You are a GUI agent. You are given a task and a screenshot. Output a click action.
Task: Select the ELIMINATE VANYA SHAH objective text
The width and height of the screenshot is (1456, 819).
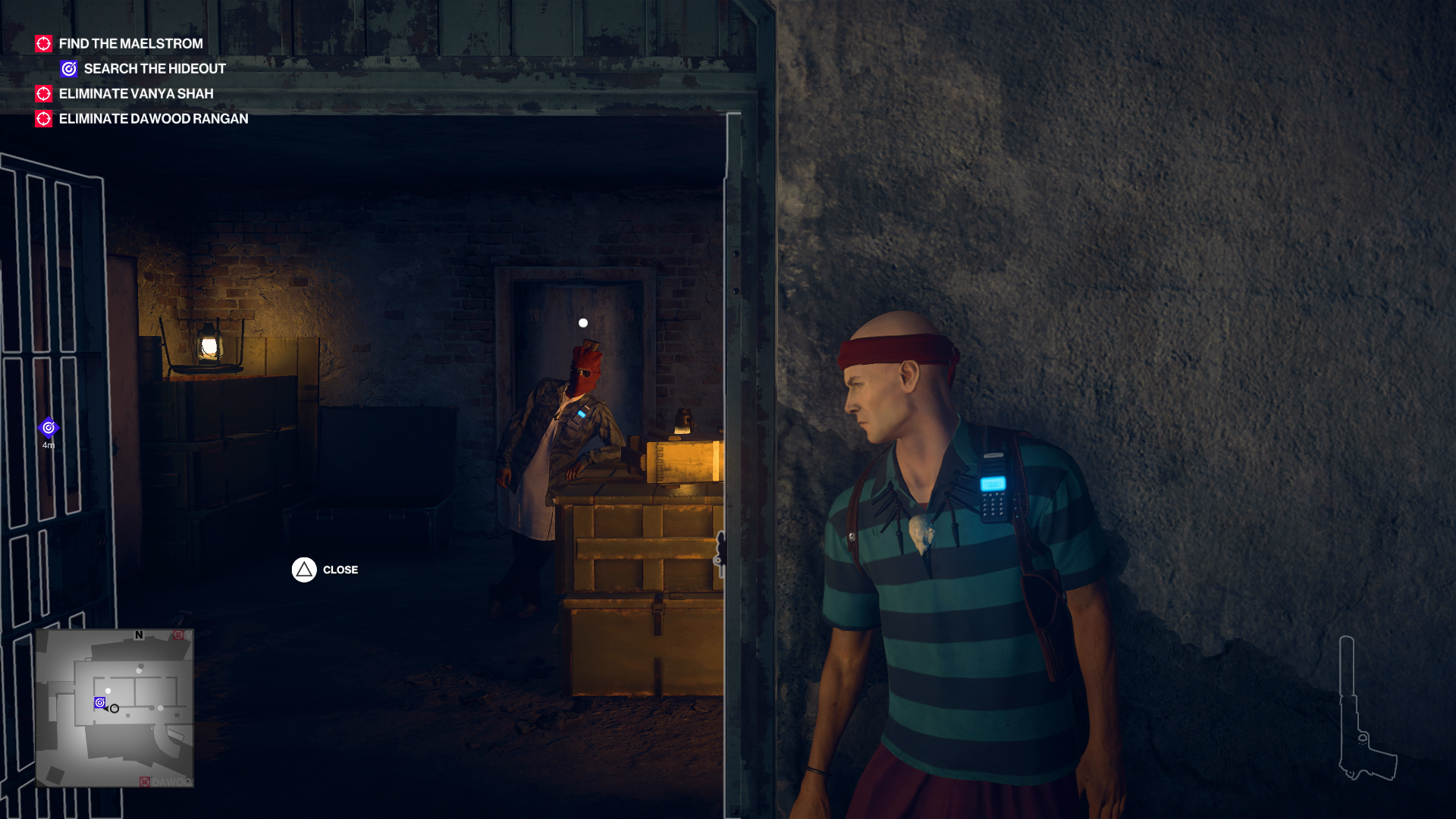coord(136,93)
